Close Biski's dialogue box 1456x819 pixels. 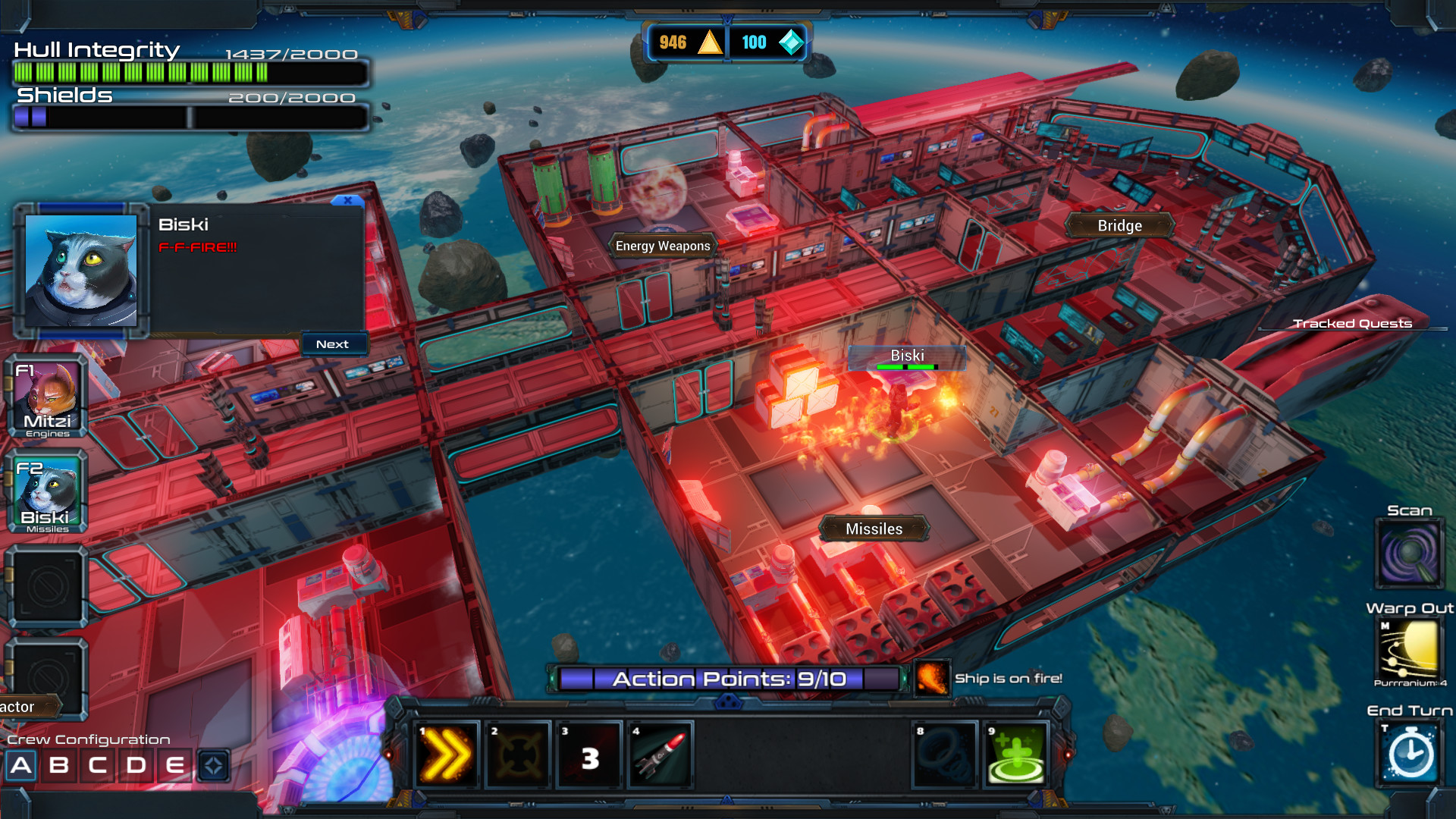pyautogui.click(x=347, y=201)
